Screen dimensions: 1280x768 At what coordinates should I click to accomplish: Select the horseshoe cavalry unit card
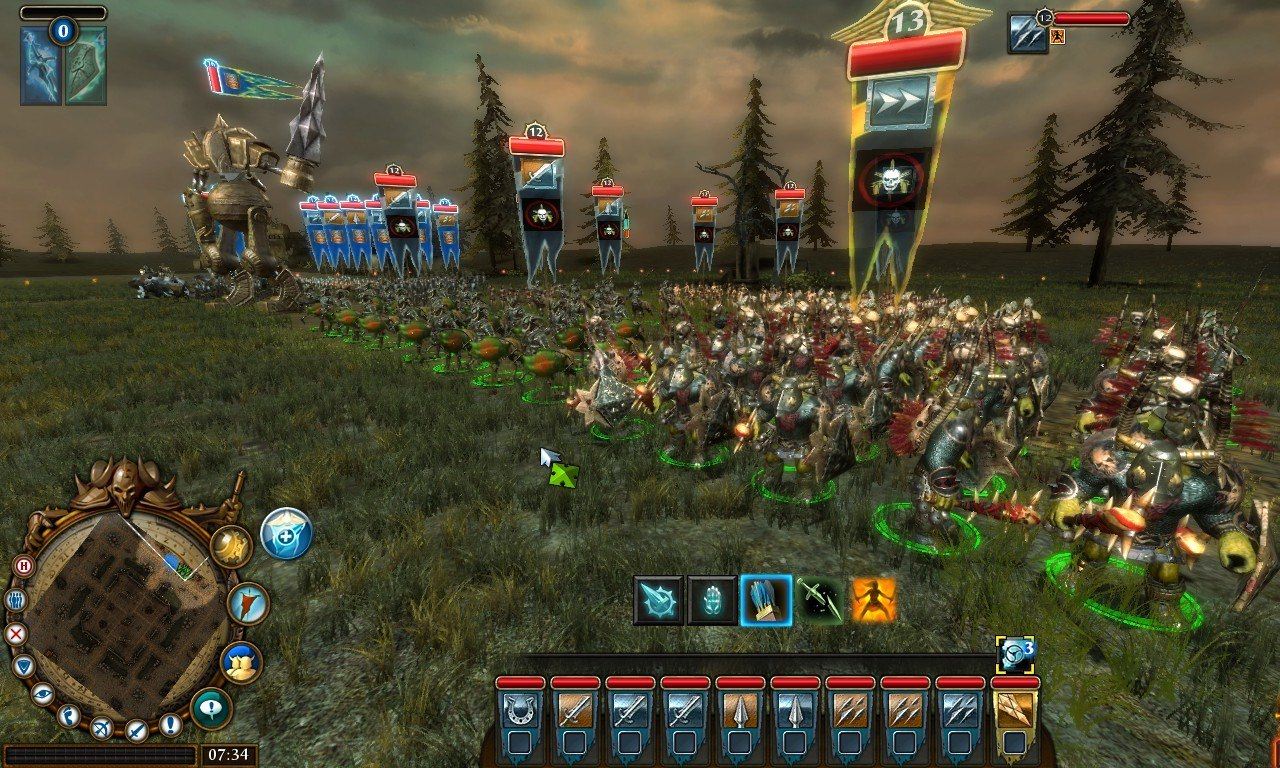519,711
